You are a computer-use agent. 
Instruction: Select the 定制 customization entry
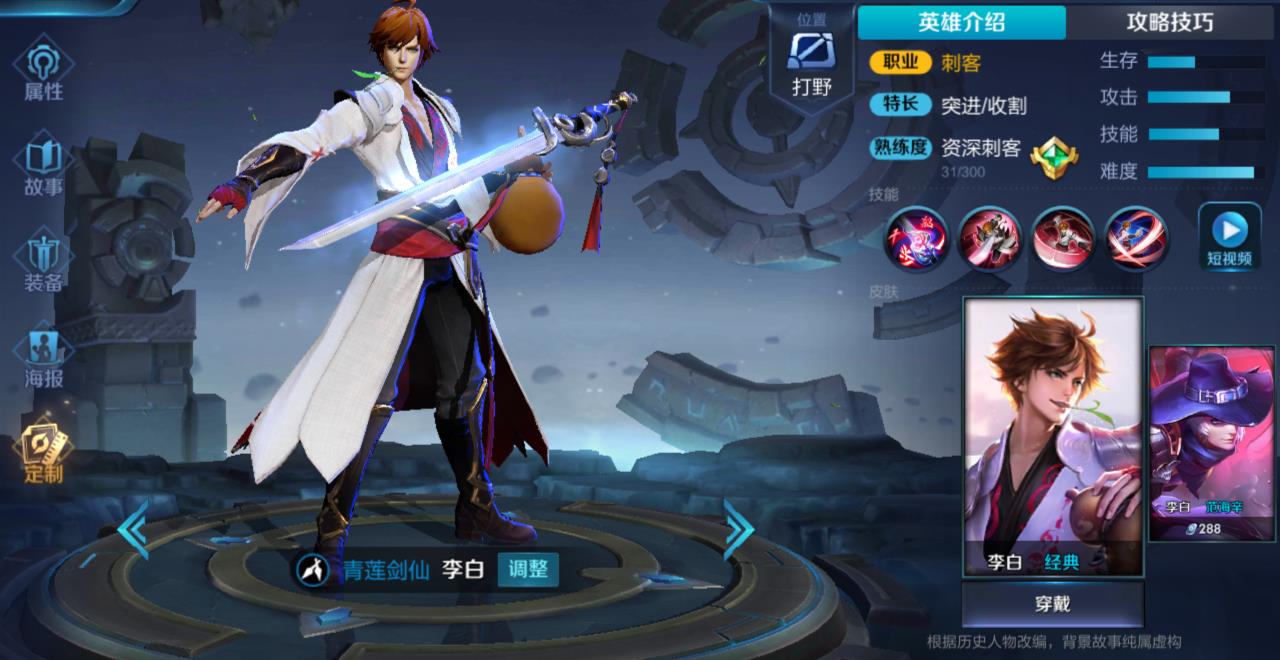[43, 451]
